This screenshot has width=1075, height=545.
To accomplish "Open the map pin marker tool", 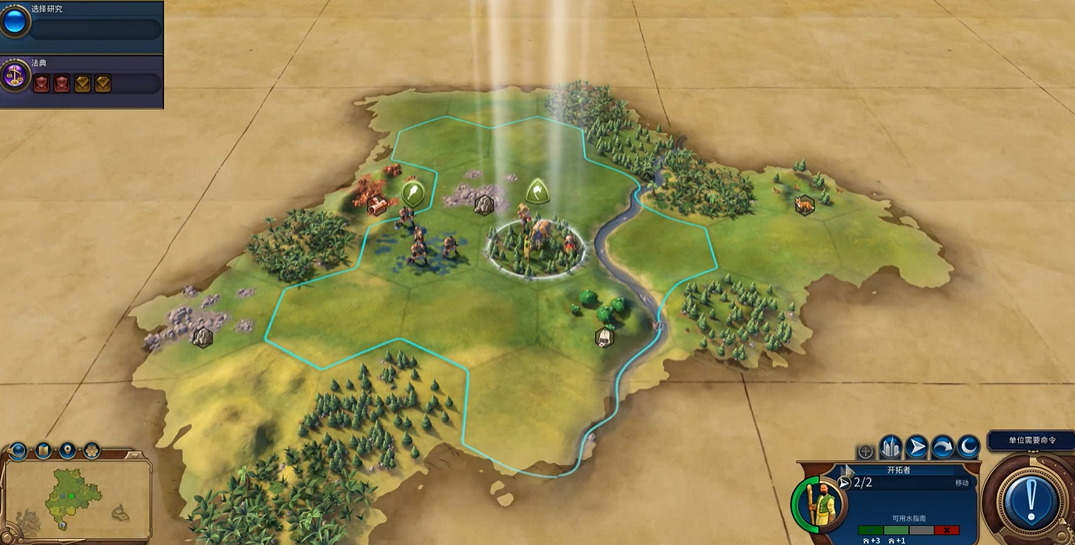I will point(67,451).
